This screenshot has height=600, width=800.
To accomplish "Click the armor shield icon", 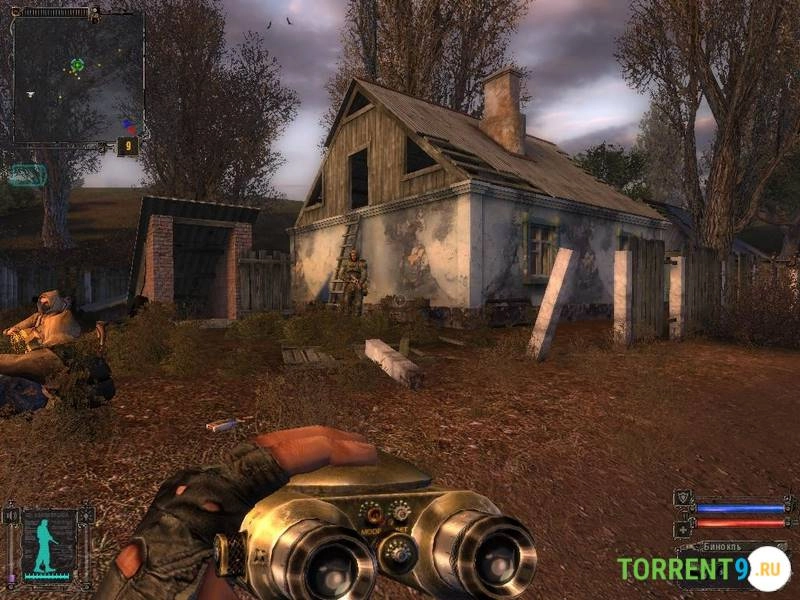I will pyautogui.click(x=683, y=498).
